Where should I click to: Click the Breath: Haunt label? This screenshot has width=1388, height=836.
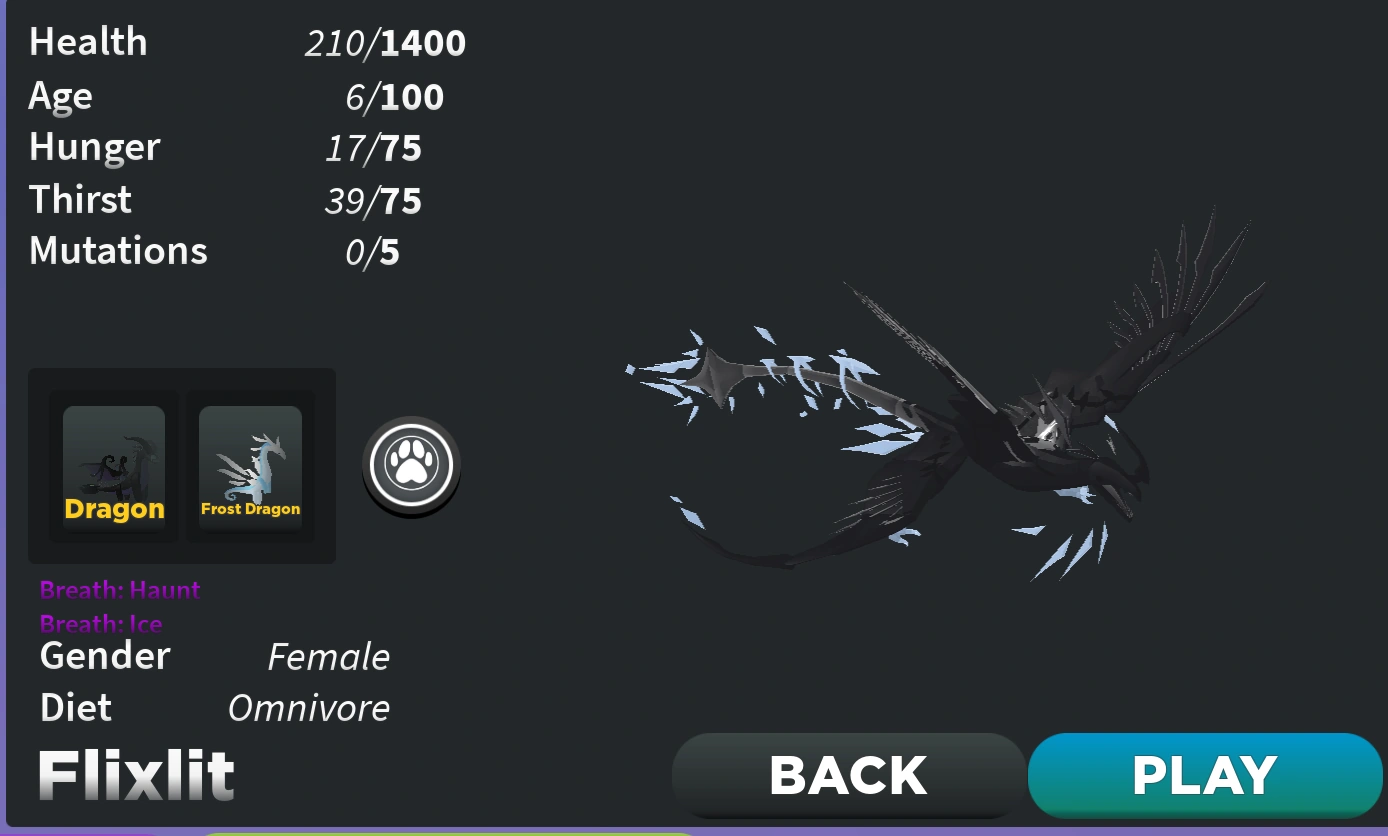tap(119, 590)
